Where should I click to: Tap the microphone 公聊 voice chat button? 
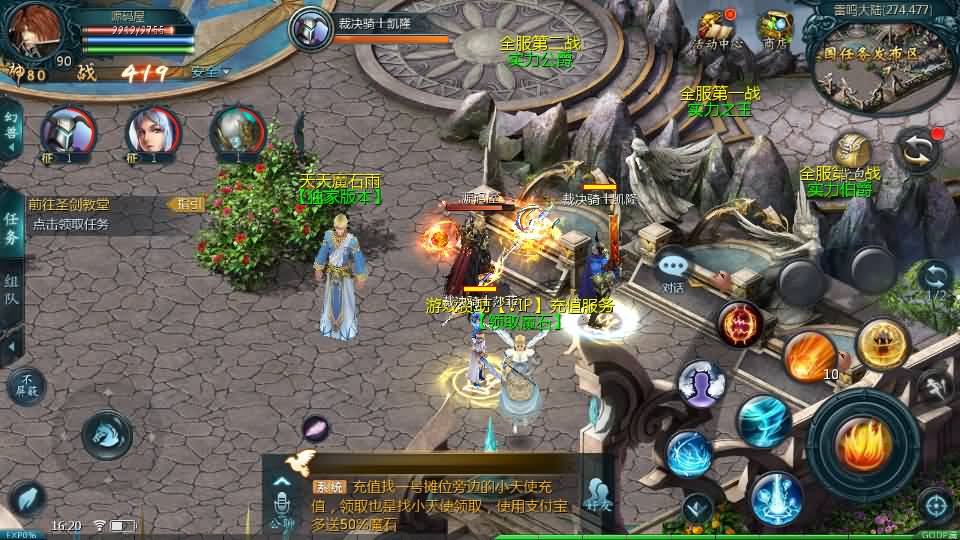(x=282, y=496)
